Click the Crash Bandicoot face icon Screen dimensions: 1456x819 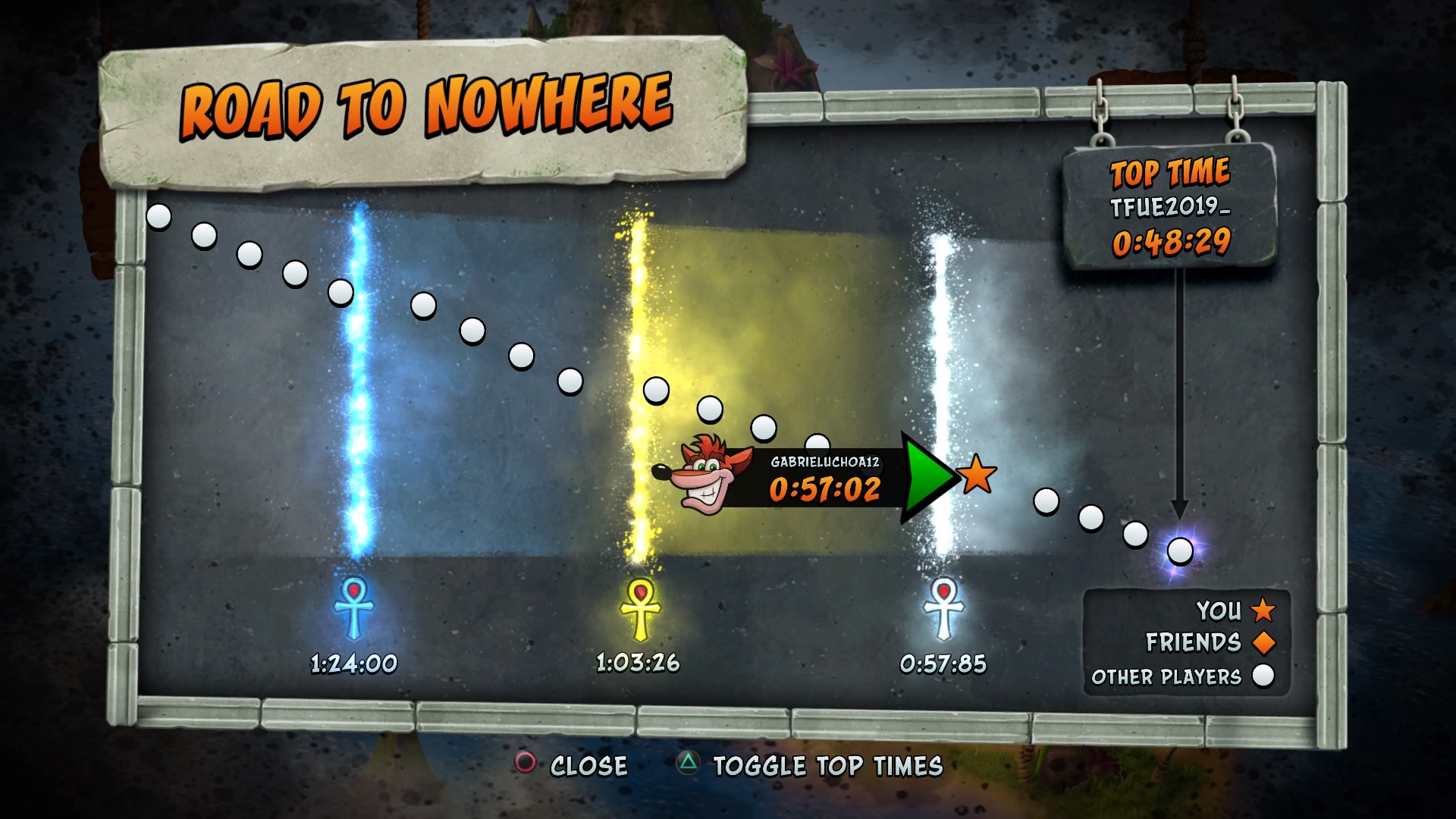705,475
